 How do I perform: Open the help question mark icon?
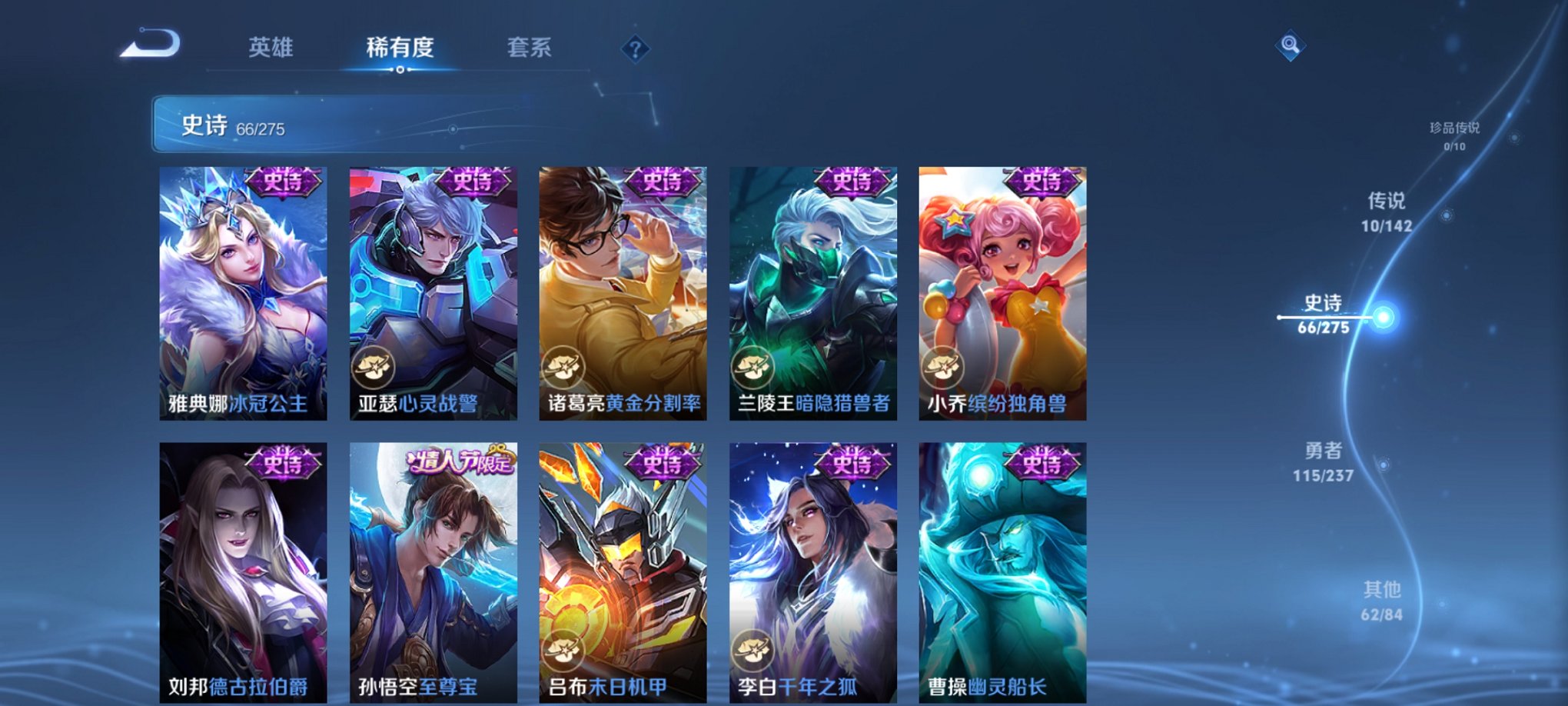coord(634,49)
